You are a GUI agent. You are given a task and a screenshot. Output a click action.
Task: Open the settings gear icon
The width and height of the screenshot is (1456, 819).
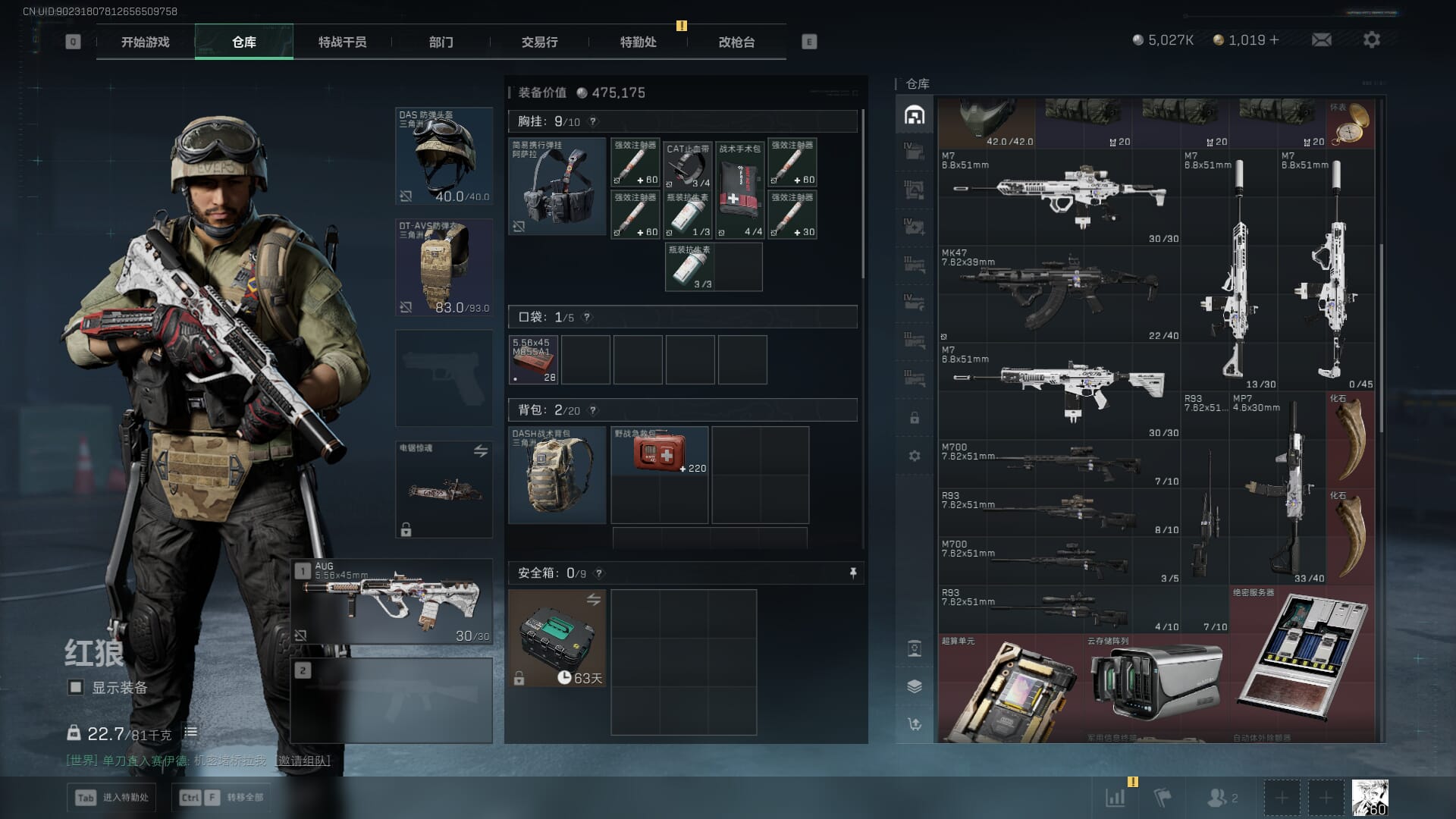pyautogui.click(x=1371, y=39)
